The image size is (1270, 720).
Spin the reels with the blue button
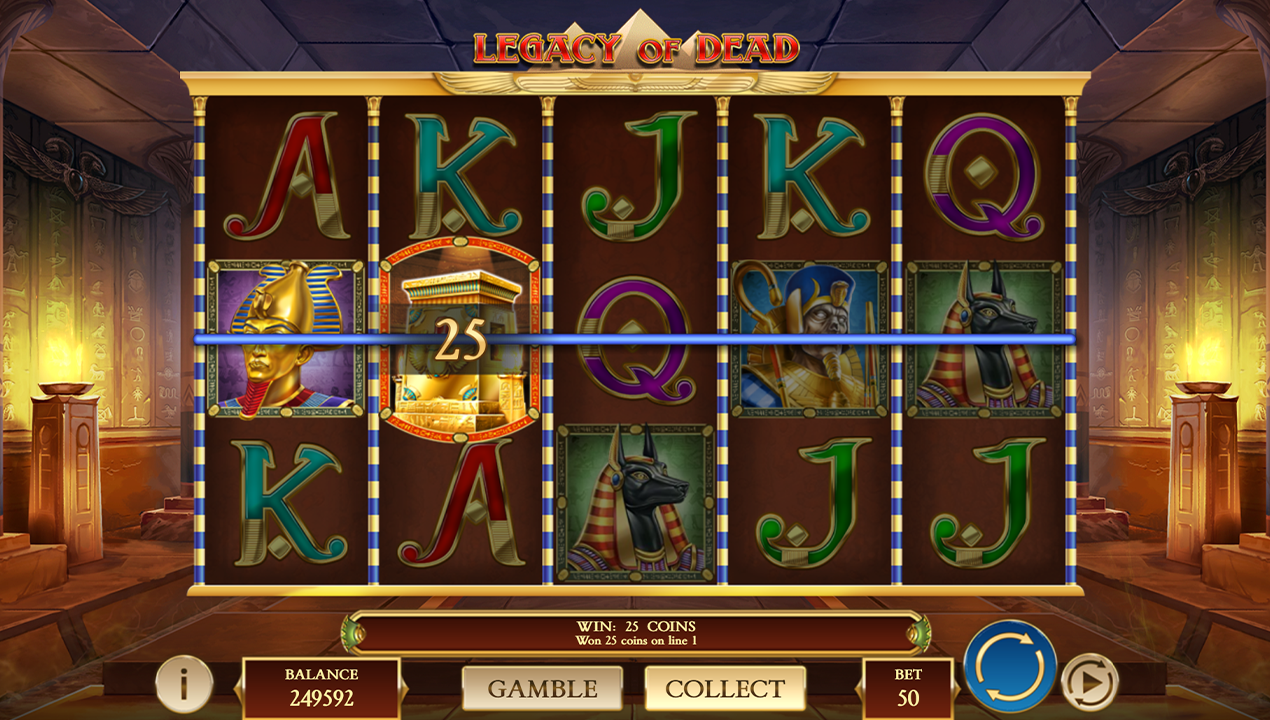point(1010,666)
